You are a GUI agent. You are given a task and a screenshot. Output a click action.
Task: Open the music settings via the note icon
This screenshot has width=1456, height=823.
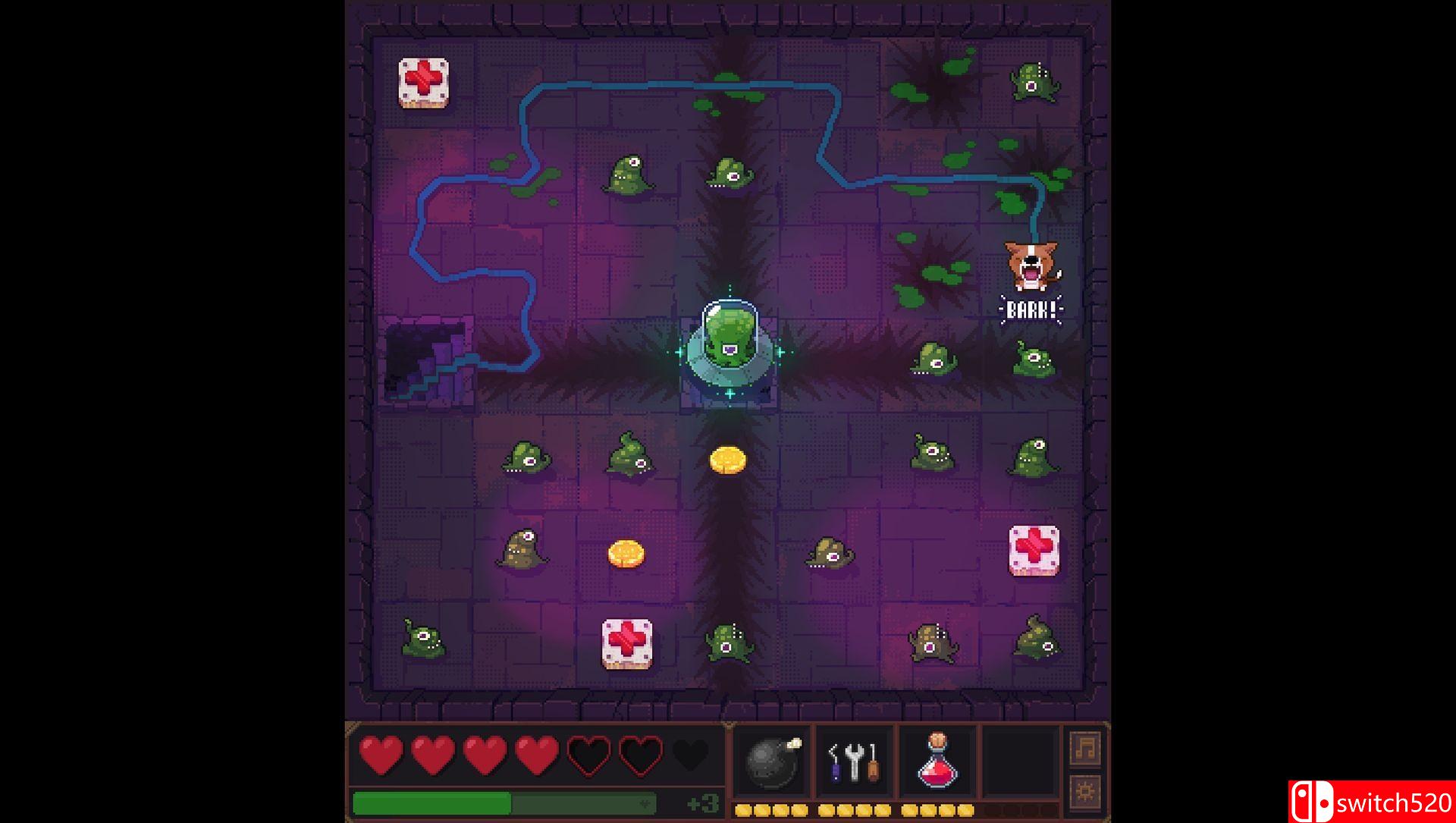(x=1083, y=746)
